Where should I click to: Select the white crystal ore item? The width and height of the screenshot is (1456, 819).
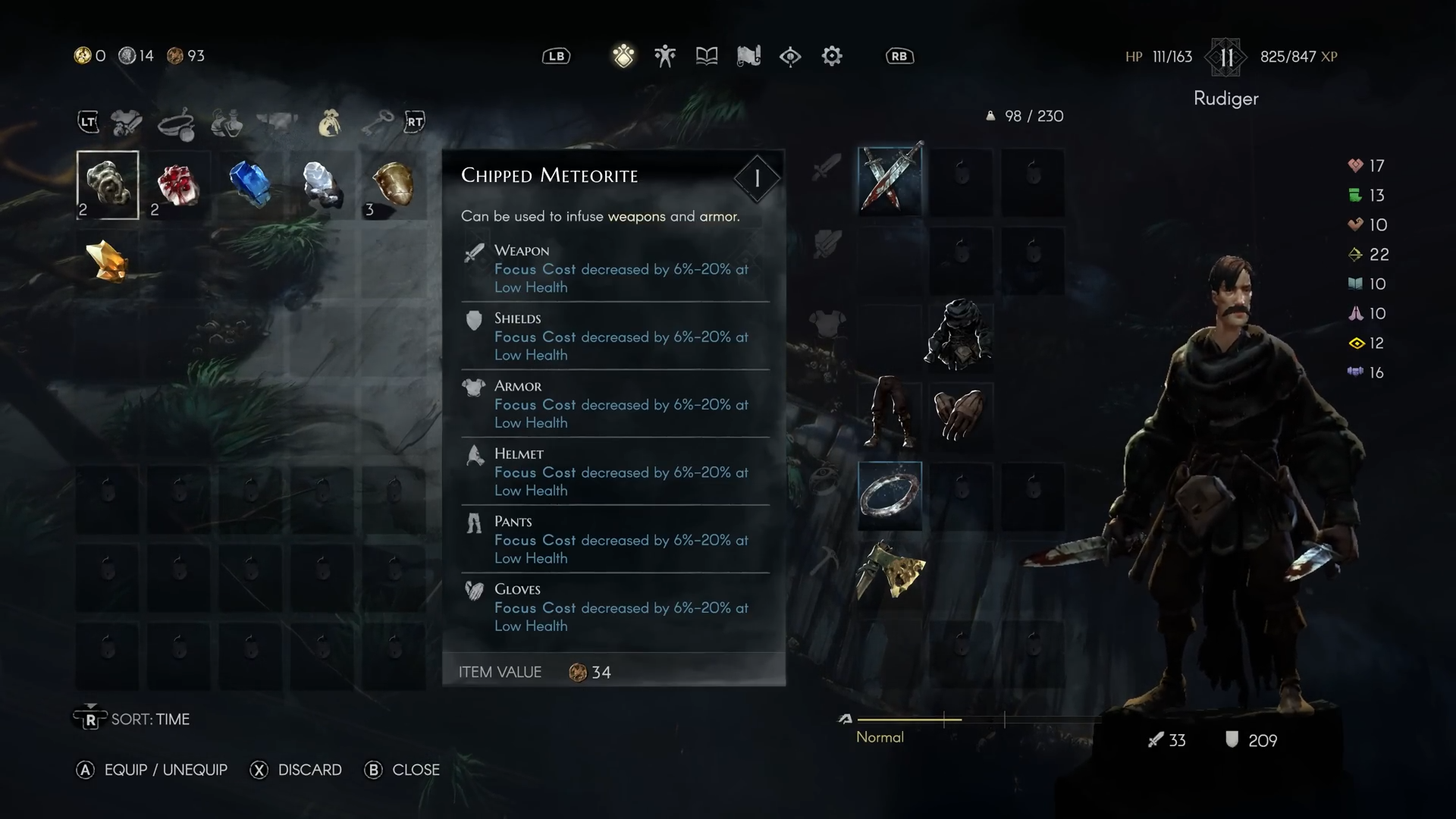(322, 184)
